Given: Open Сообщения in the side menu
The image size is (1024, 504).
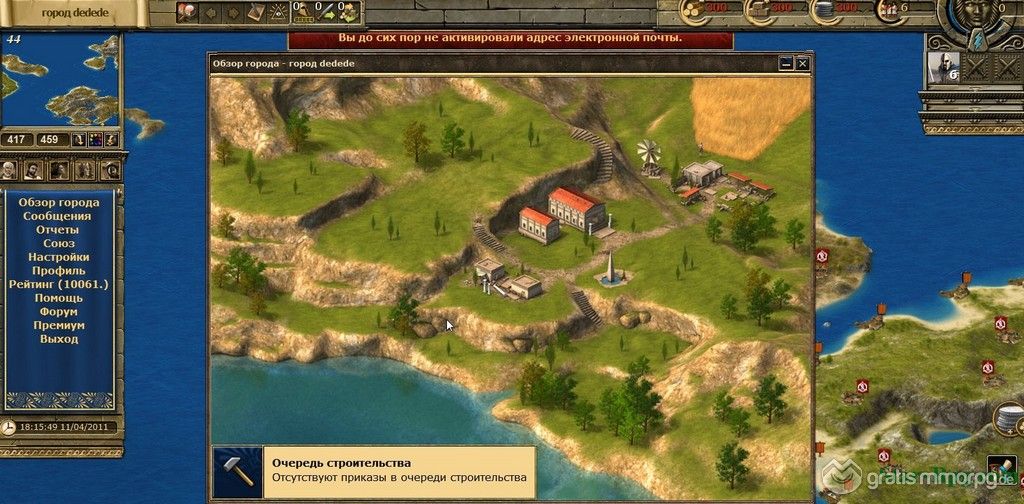Looking at the screenshot, I should tap(58, 216).
